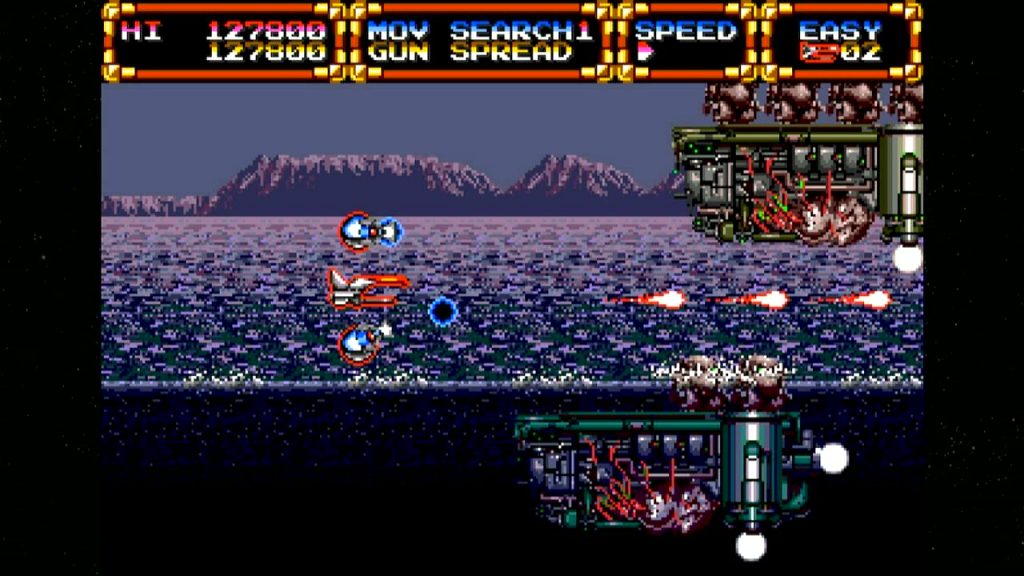Click the pink SPEED level arrow
1024x576 pixels.
(x=645, y=53)
